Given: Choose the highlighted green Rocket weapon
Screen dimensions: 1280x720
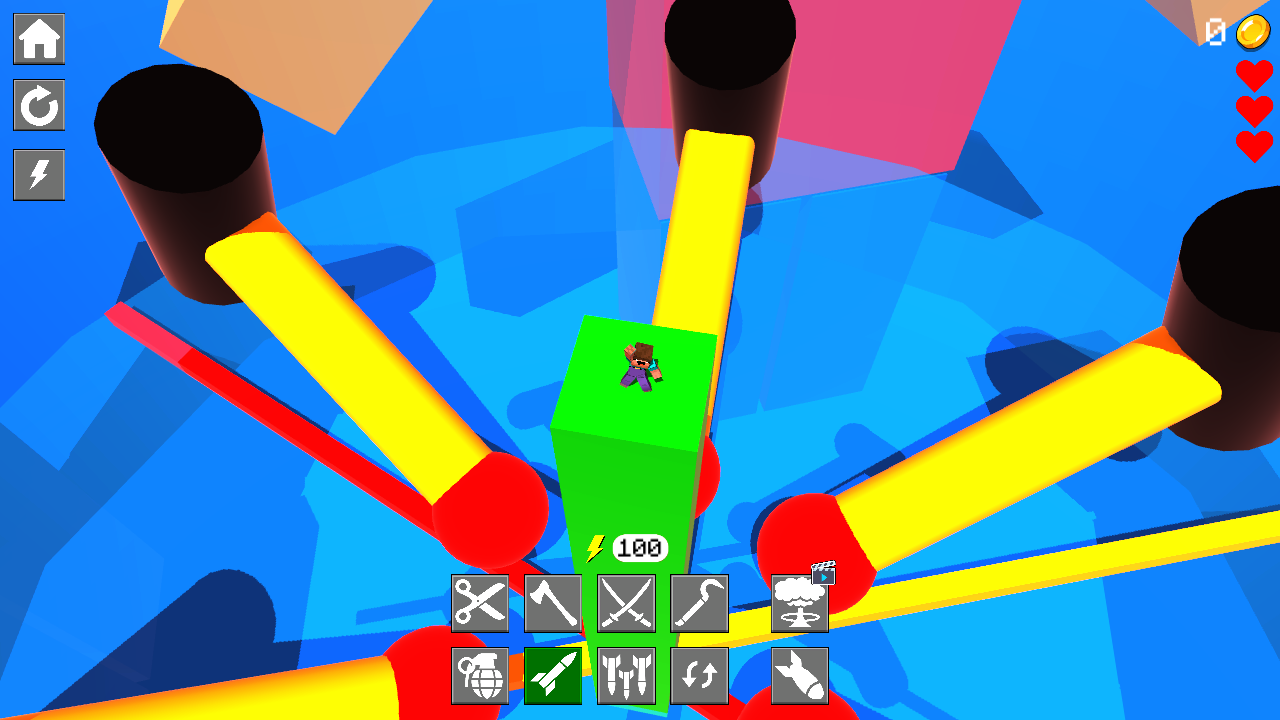Looking at the screenshot, I should pos(553,676).
